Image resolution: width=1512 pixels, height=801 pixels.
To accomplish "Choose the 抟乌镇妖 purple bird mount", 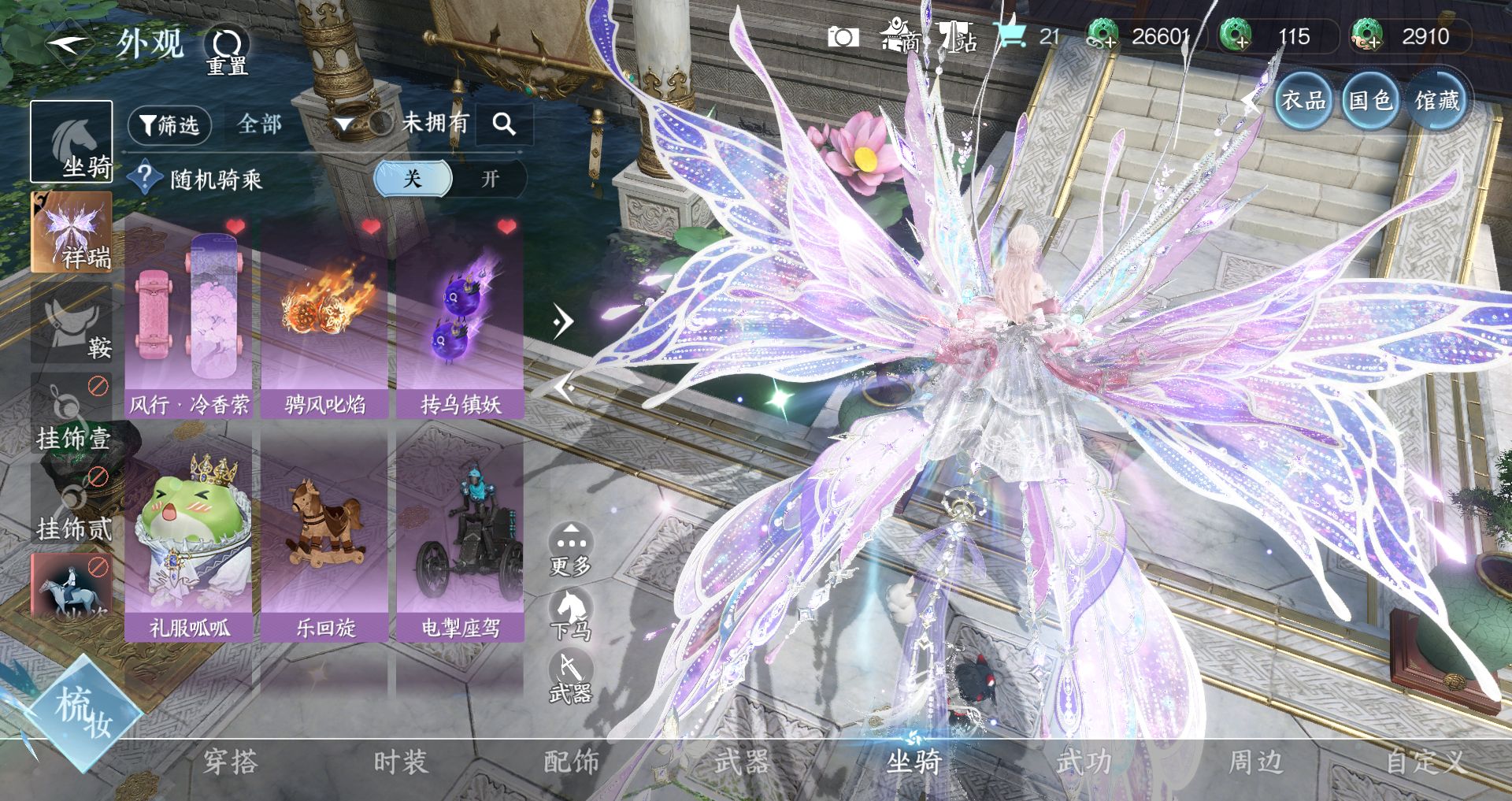I will coord(460,318).
